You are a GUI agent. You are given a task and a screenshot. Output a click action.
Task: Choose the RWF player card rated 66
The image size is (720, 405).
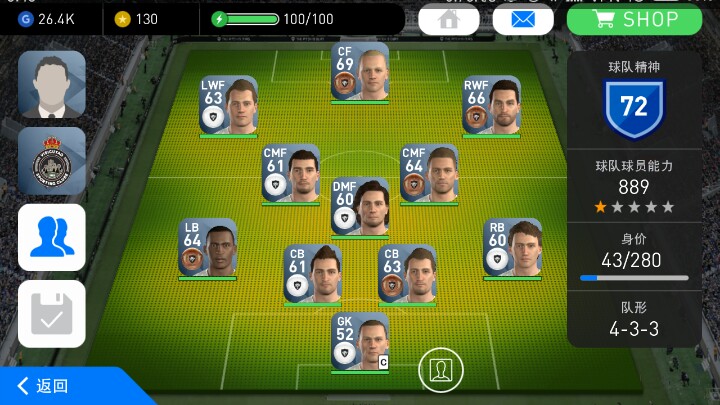click(x=491, y=105)
